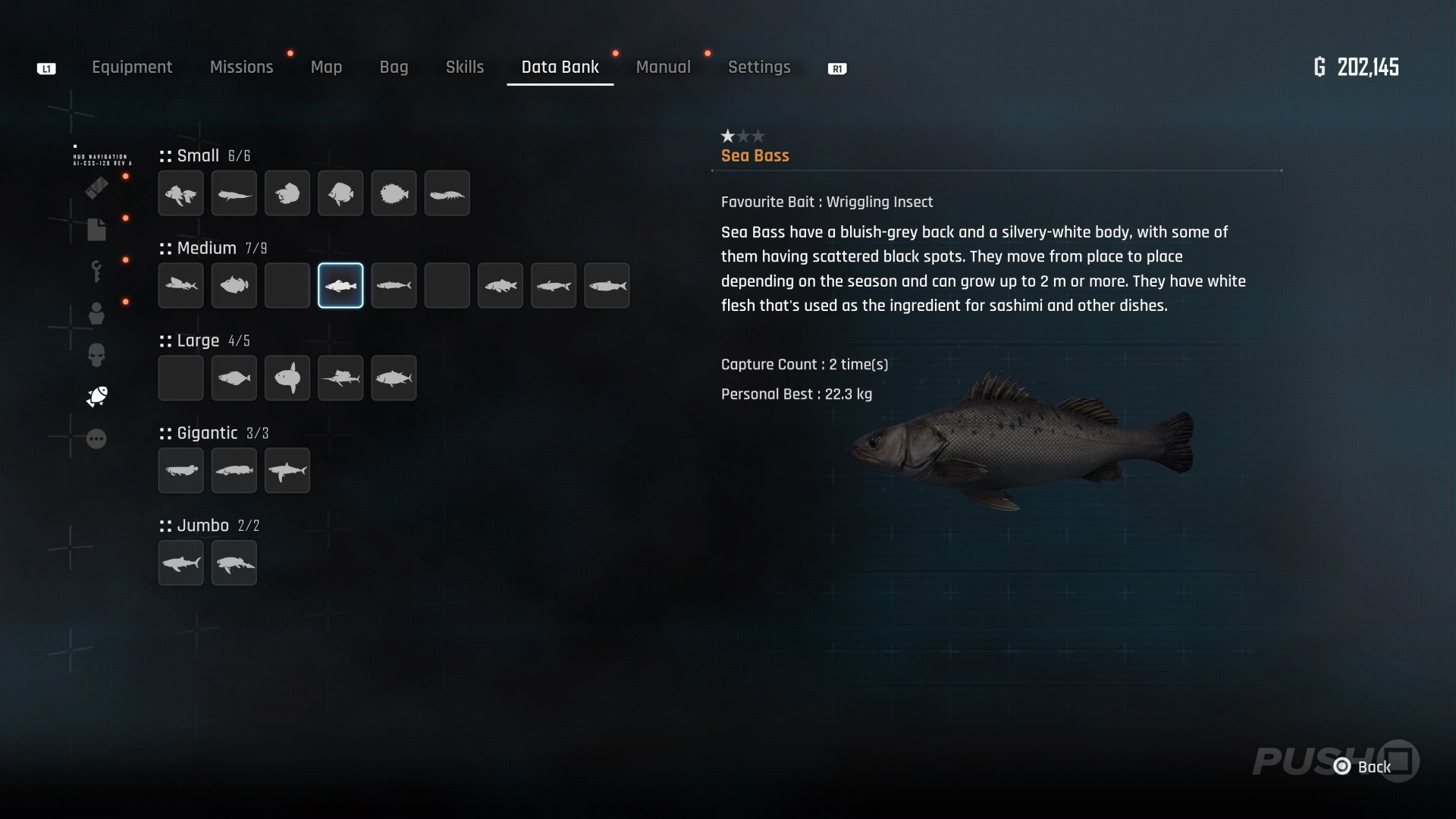Viewport: 1456px width, 819px height.
Task: Pick the shrimp silhouette in Small fish
Action: point(447,193)
